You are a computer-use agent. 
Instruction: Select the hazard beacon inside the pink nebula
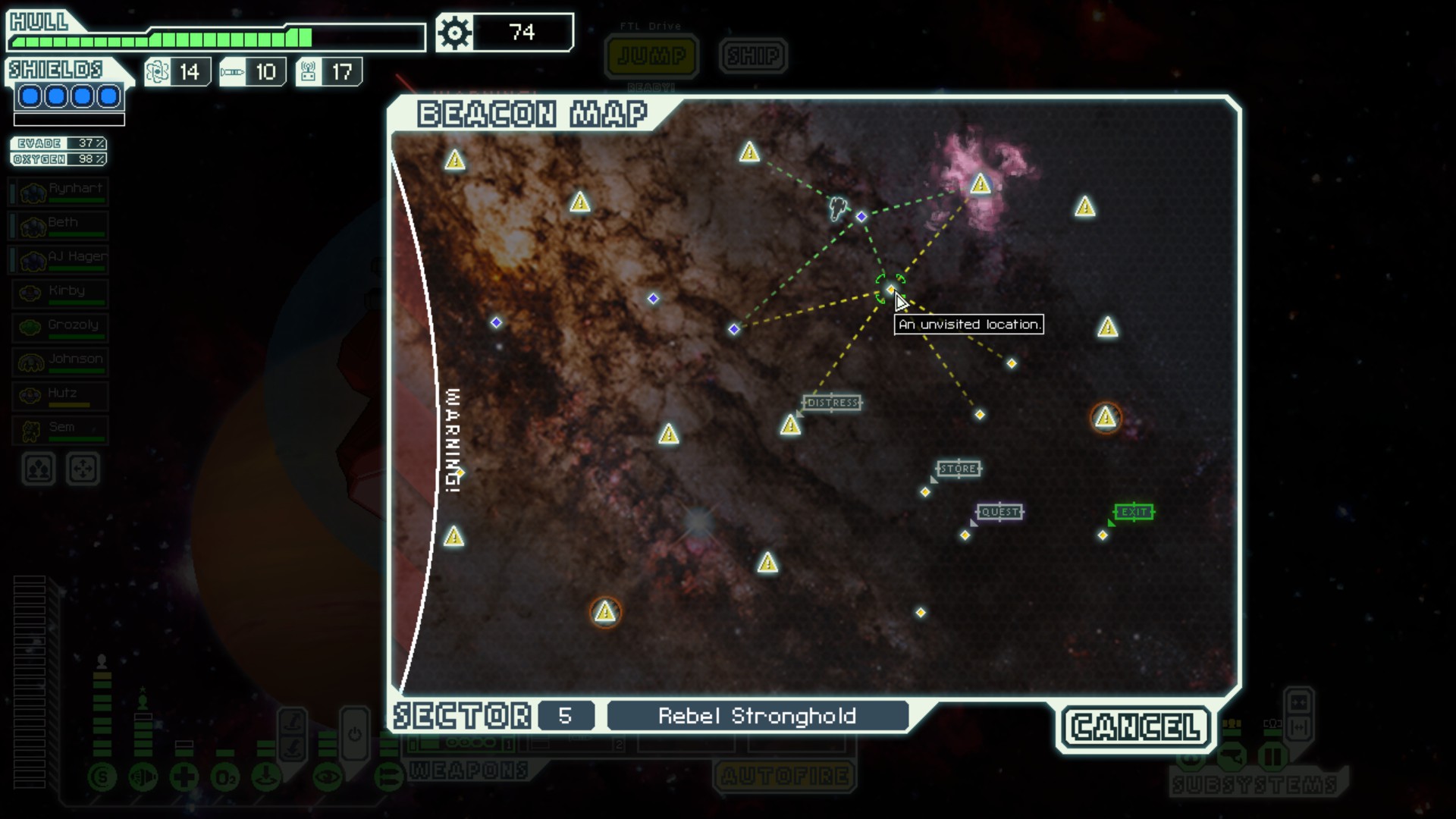(980, 184)
